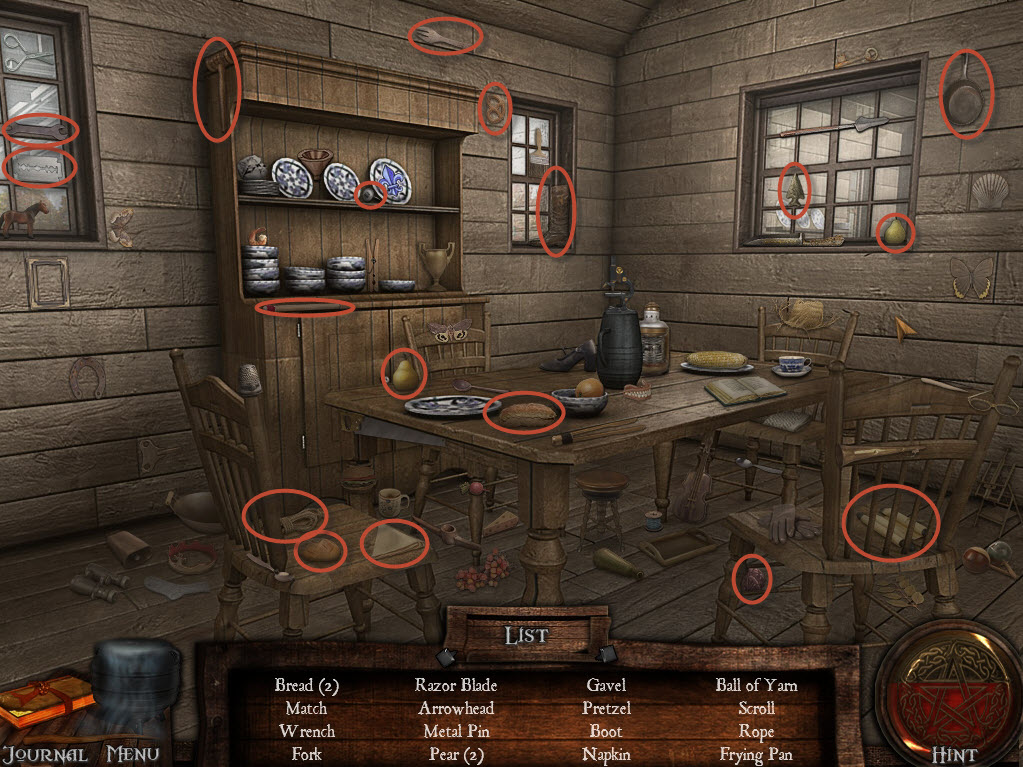
Task: Click 'Wrench' in the item list
Action: 307,731
